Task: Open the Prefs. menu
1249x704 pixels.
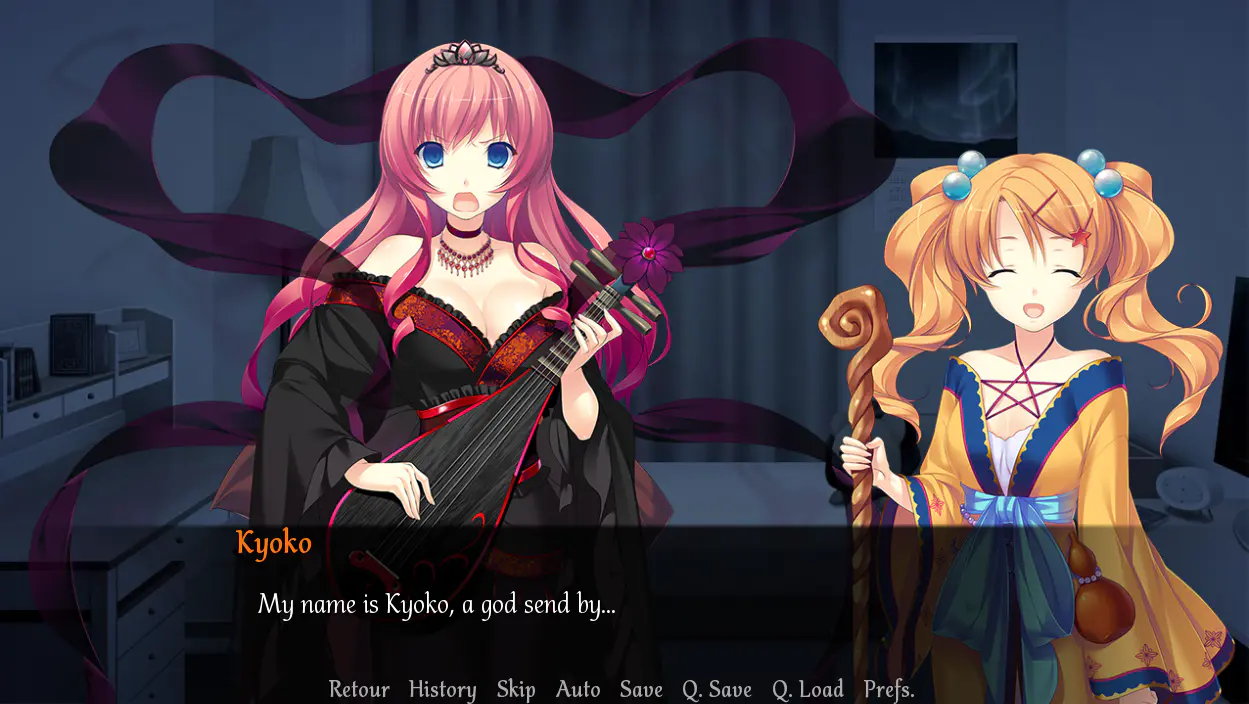Action: 889,689
